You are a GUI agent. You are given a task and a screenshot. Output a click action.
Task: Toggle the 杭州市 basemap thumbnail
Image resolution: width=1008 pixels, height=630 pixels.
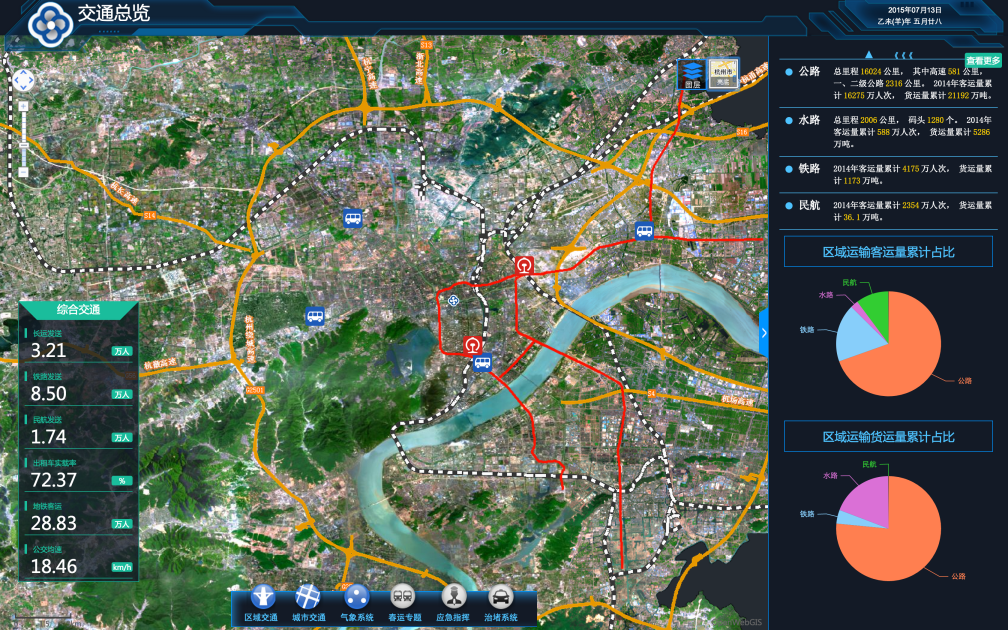(723, 73)
